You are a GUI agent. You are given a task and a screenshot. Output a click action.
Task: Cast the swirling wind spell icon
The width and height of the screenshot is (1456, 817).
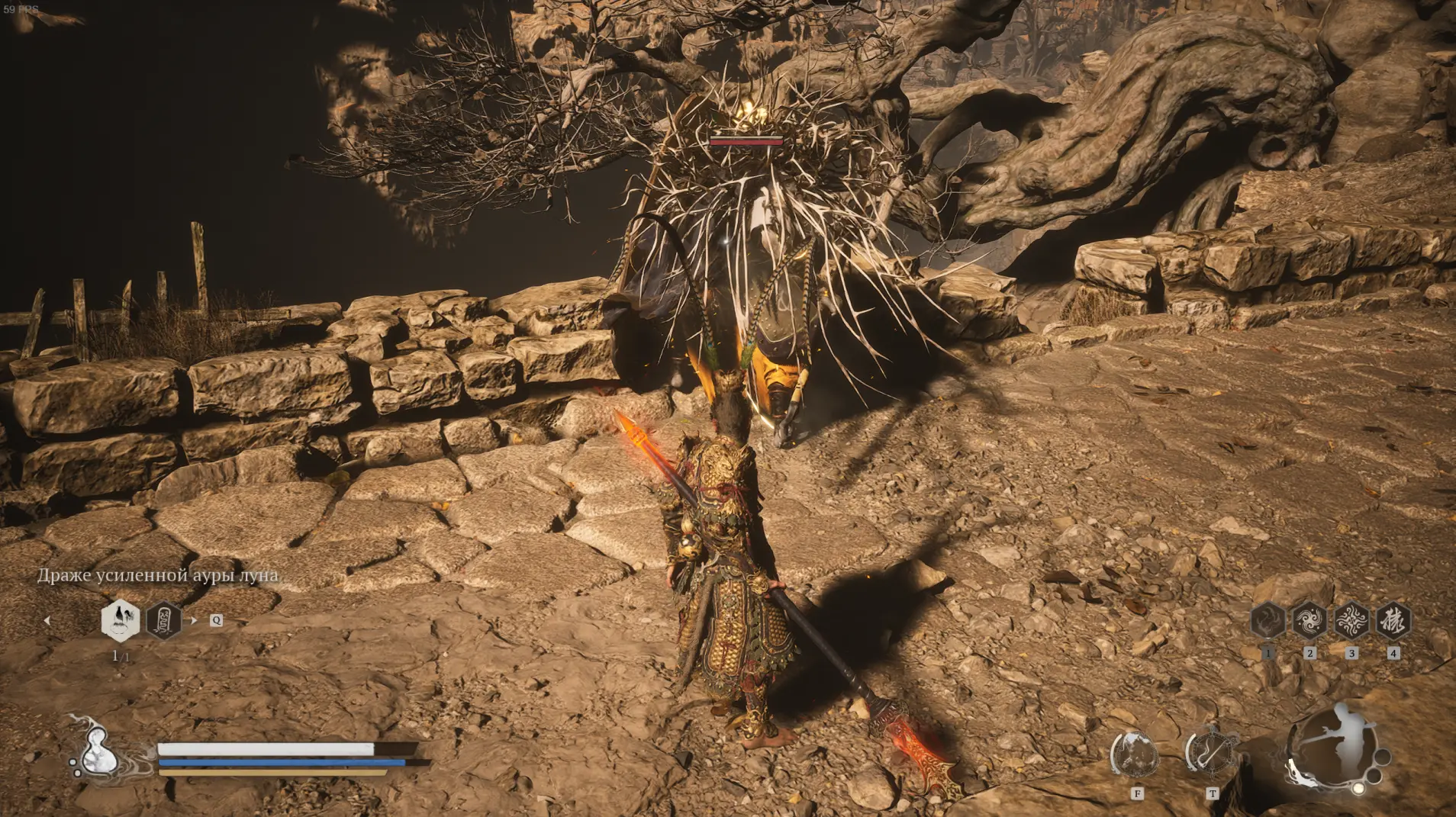(x=1309, y=620)
